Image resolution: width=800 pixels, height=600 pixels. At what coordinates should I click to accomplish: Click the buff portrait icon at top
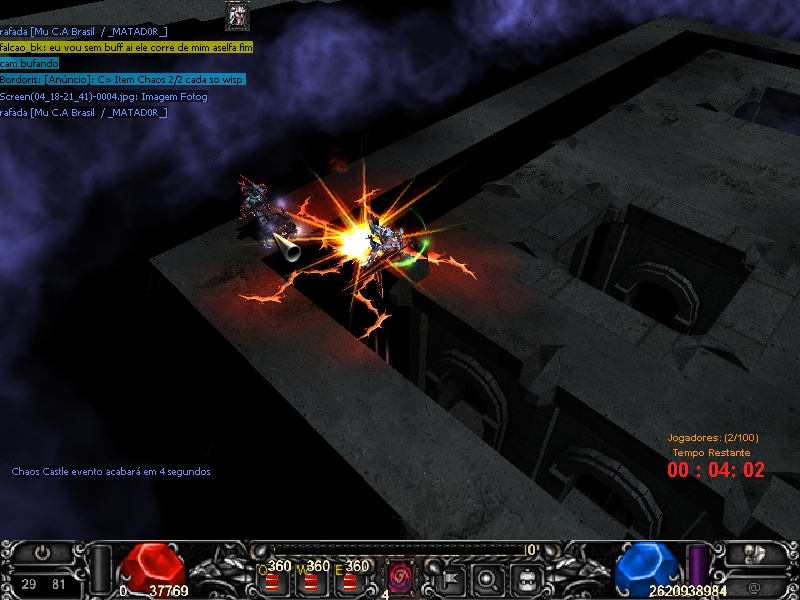(x=237, y=15)
